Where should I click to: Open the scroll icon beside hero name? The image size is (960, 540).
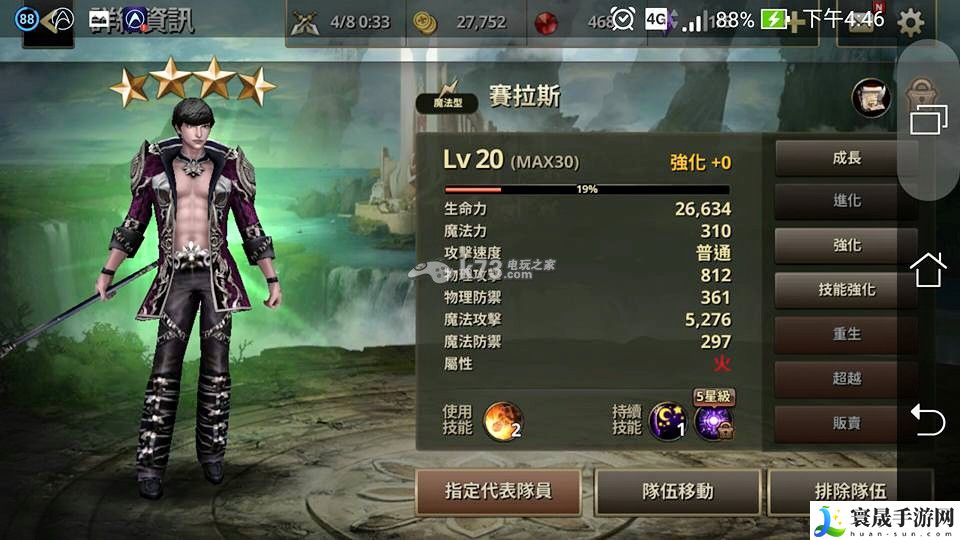click(871, 97)
